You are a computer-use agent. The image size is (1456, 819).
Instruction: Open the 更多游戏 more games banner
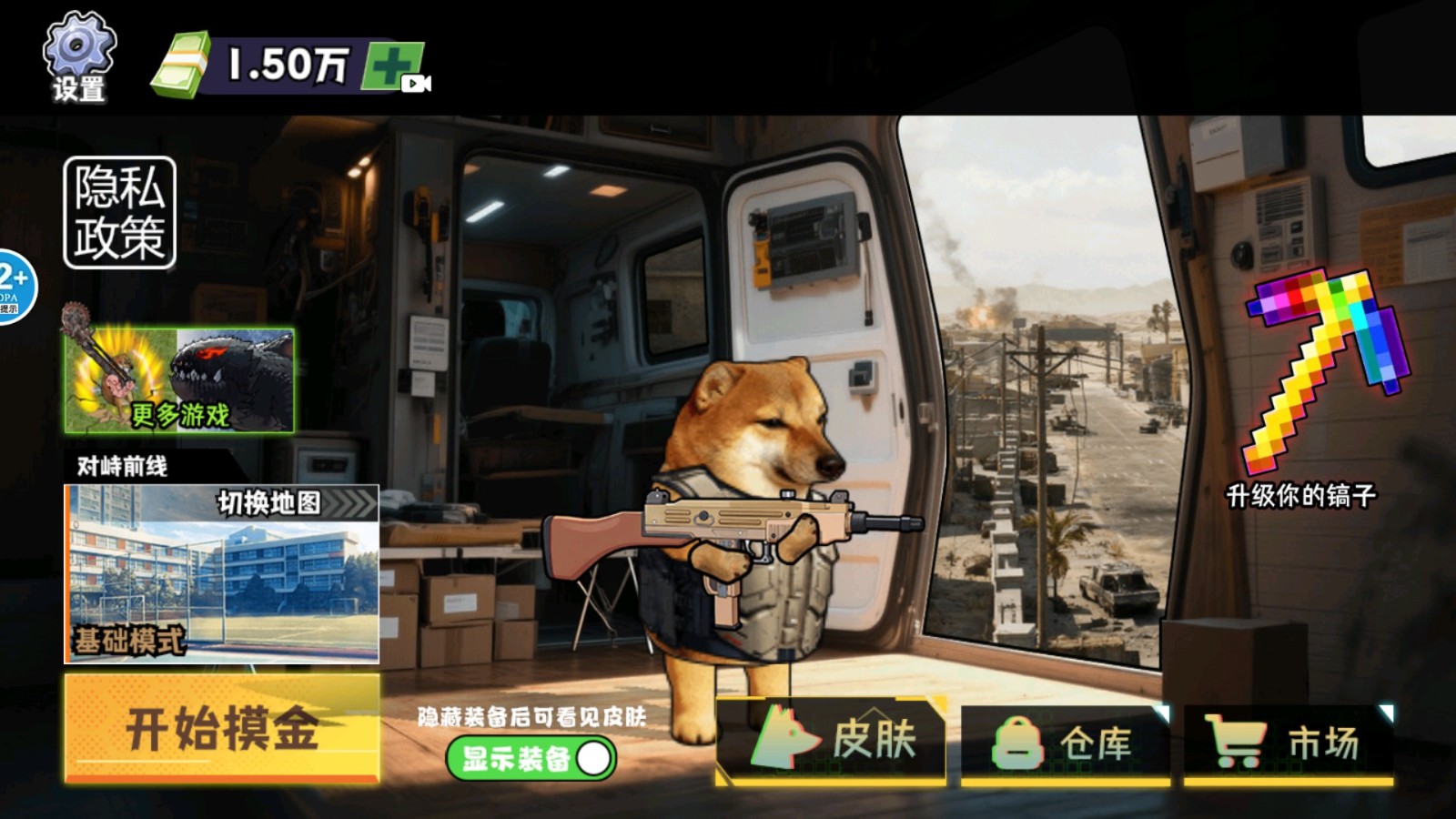(x=179, y=380)
